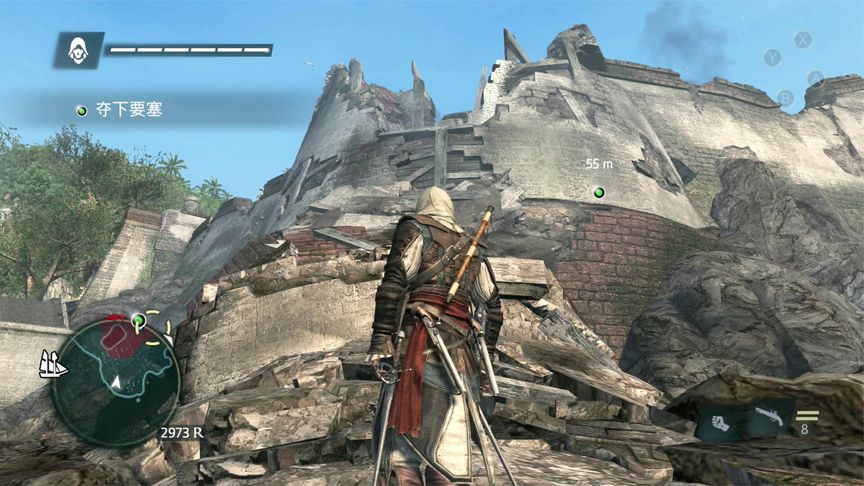This screenshot has width=864, height=486.
Task: Select the green objective marker on the minimap
Action: [x=139, y=320]
